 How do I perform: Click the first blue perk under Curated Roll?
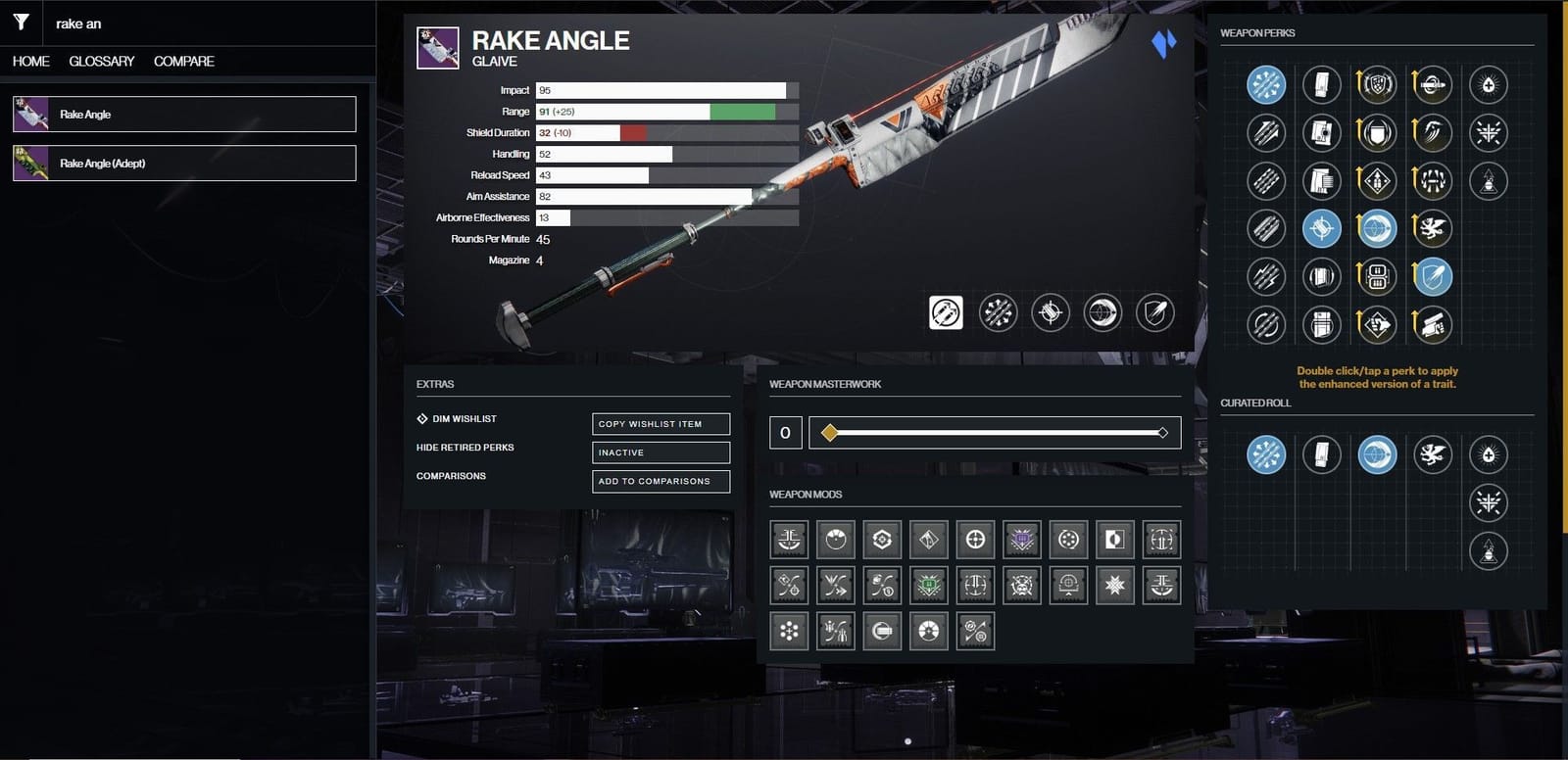pos(1266,455)
